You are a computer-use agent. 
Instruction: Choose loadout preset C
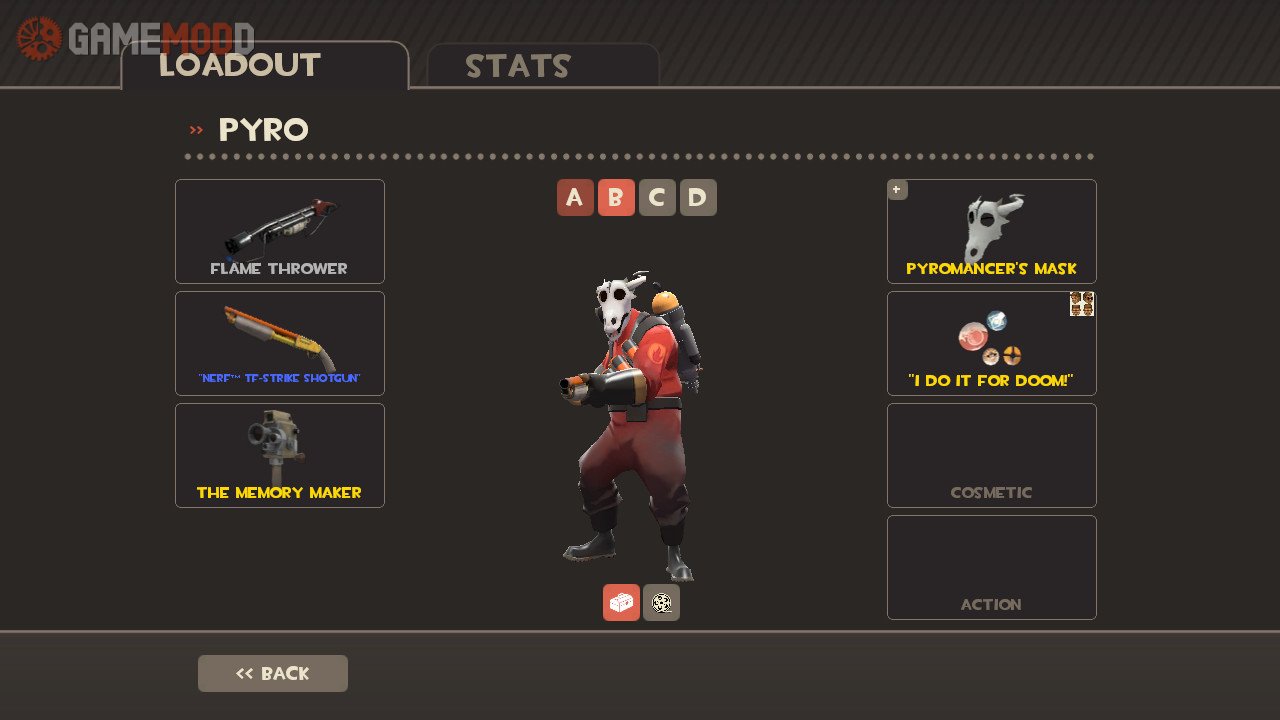point(657,198)
